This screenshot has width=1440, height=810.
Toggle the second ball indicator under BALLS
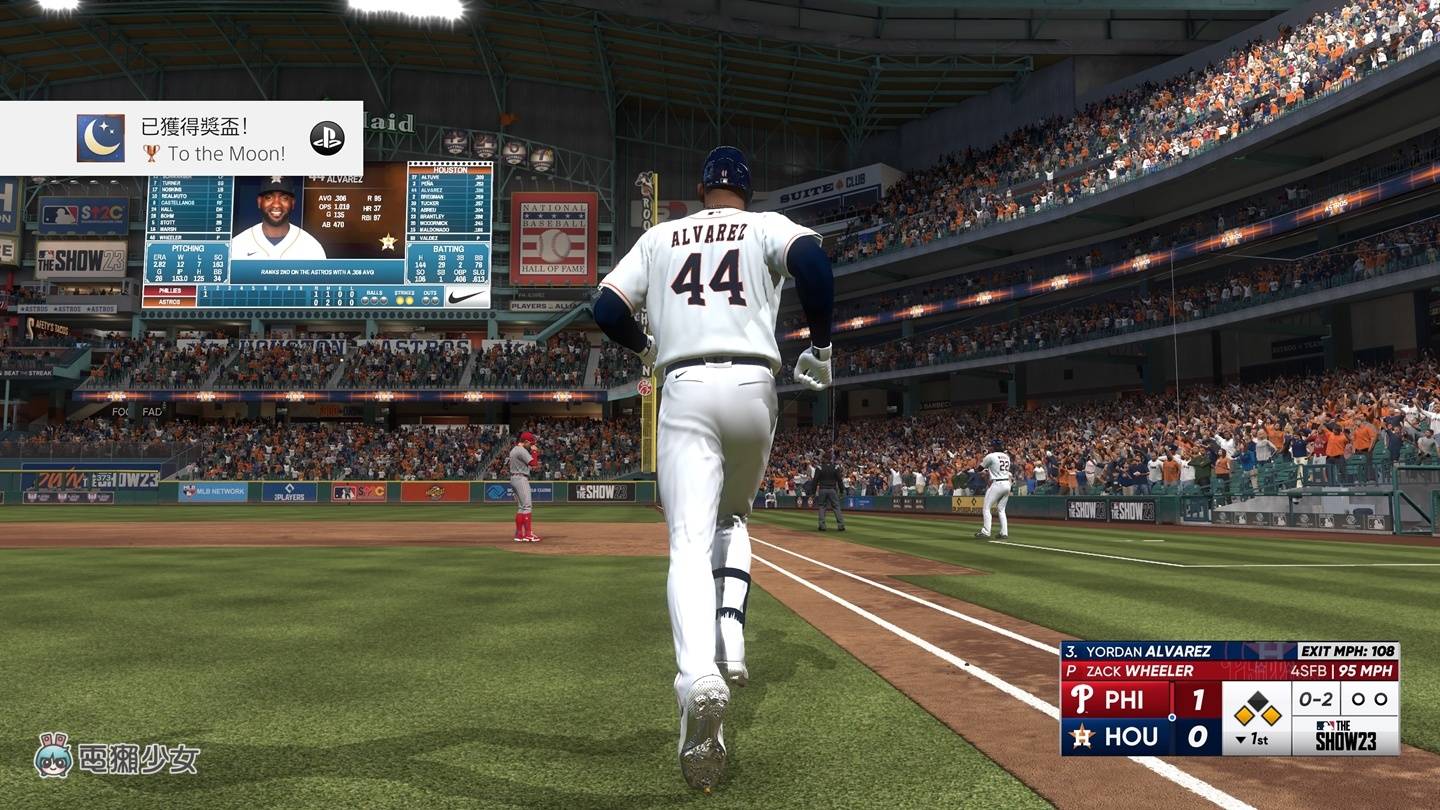[375, 300]
